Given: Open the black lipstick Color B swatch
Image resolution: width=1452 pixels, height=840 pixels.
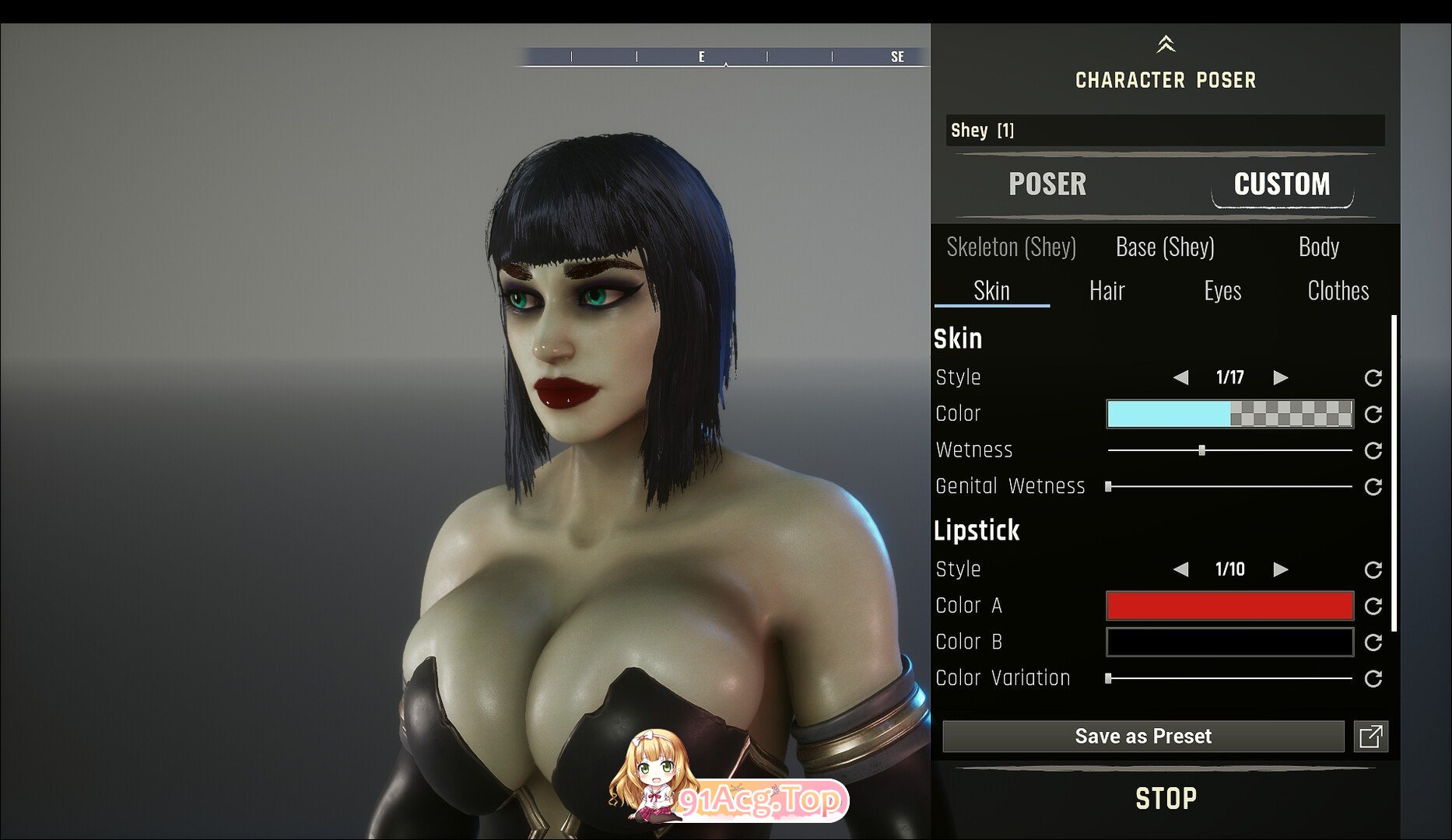Looking at the screenshot, I should [x=1229, y=642].
